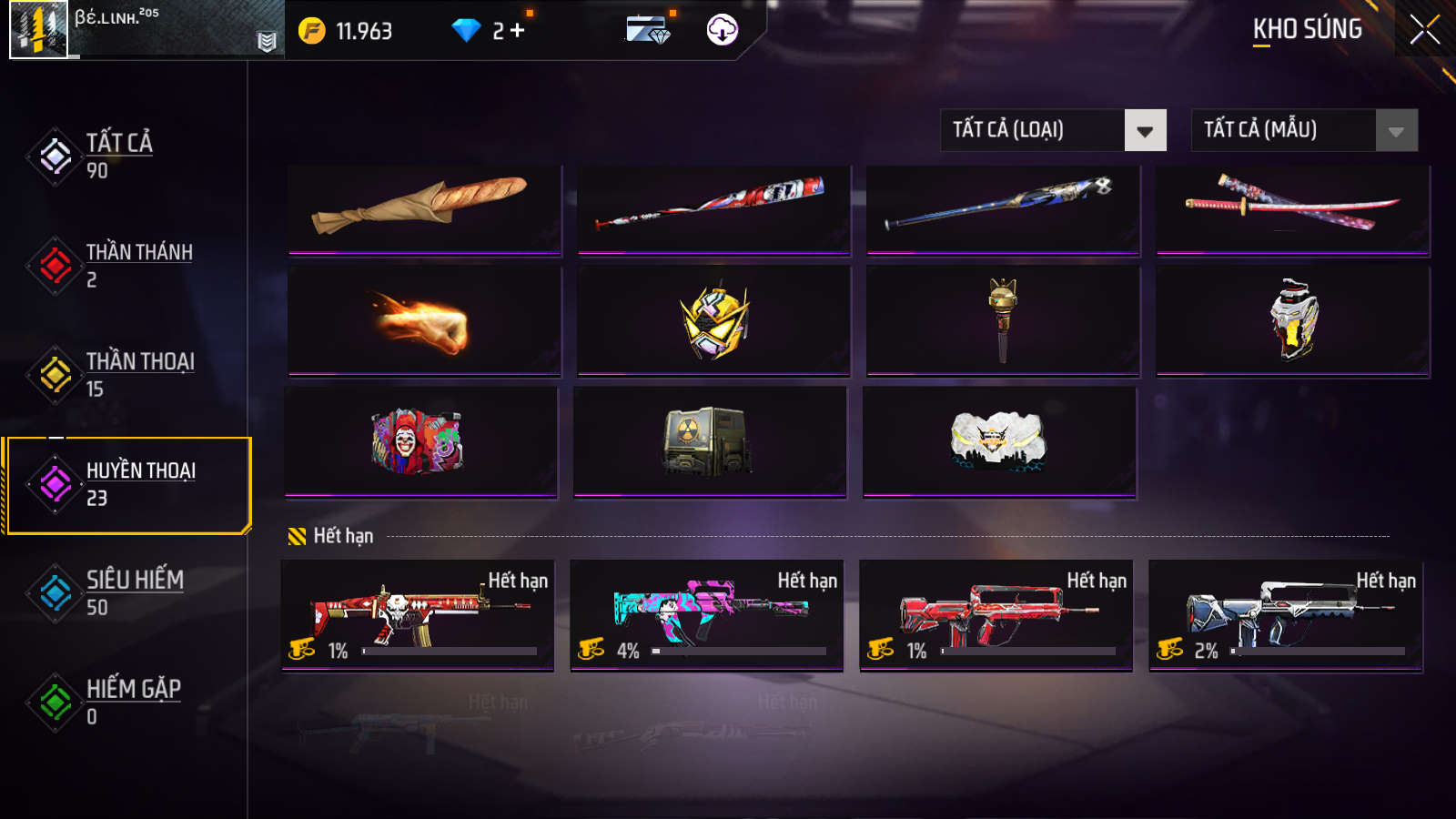
Task: Select the flaming fist skin
Action: click(424, 321)
